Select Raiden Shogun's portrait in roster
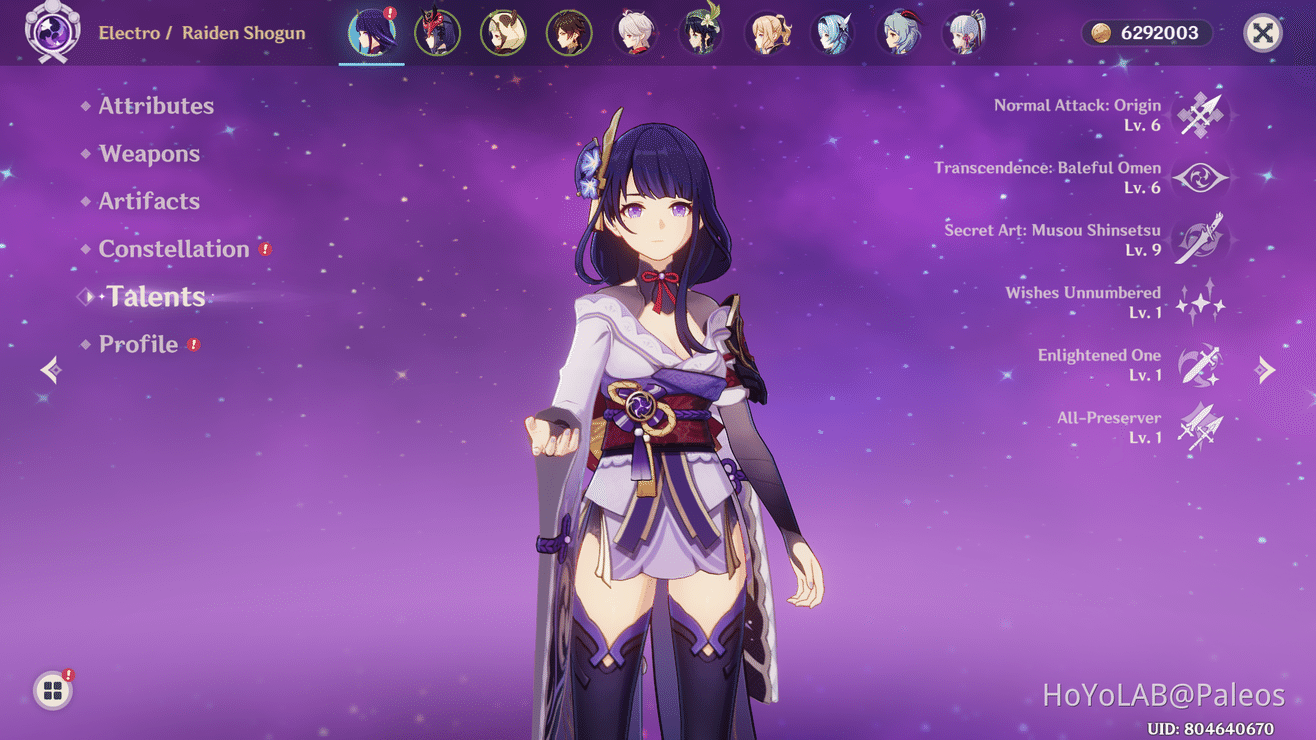Image resolution: width=1316 pixels, height=740 pixels. (371, 34)
